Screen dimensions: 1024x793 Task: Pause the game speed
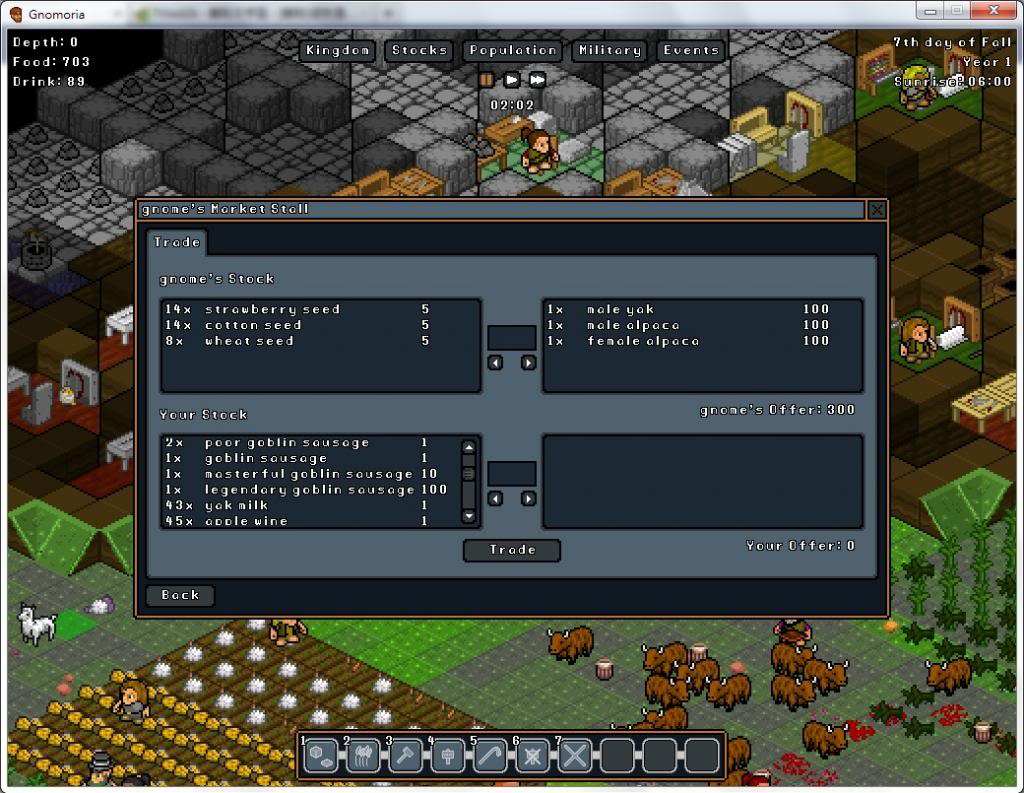point(486,79)
